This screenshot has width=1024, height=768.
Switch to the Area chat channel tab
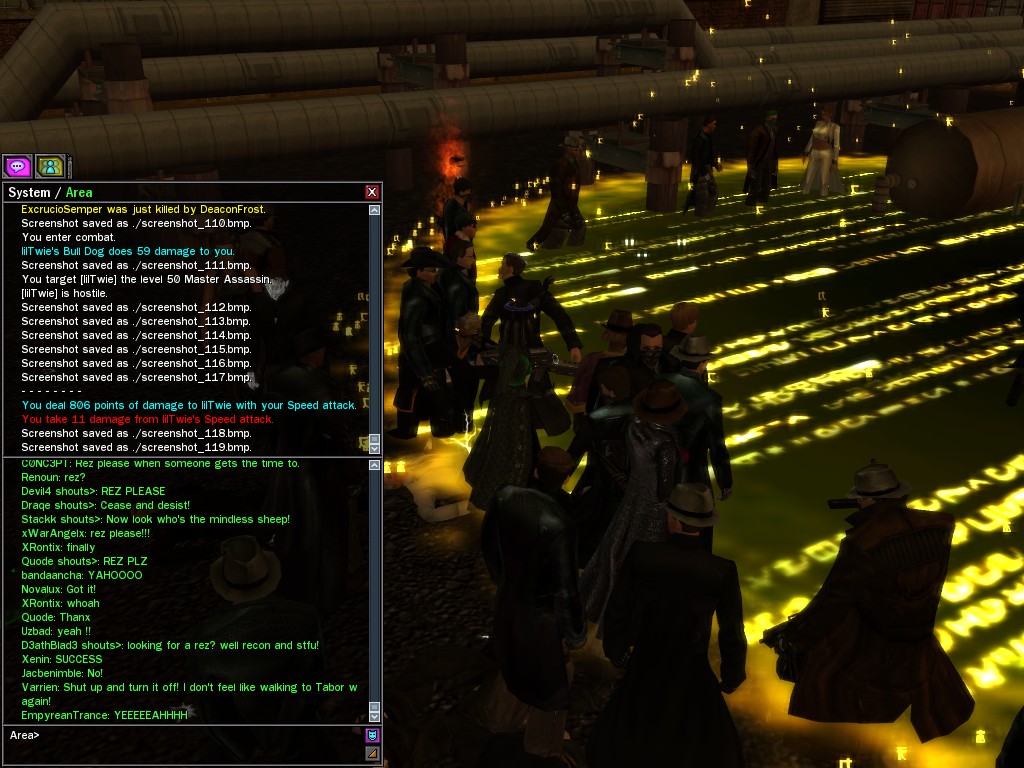[x=79, y=192]
